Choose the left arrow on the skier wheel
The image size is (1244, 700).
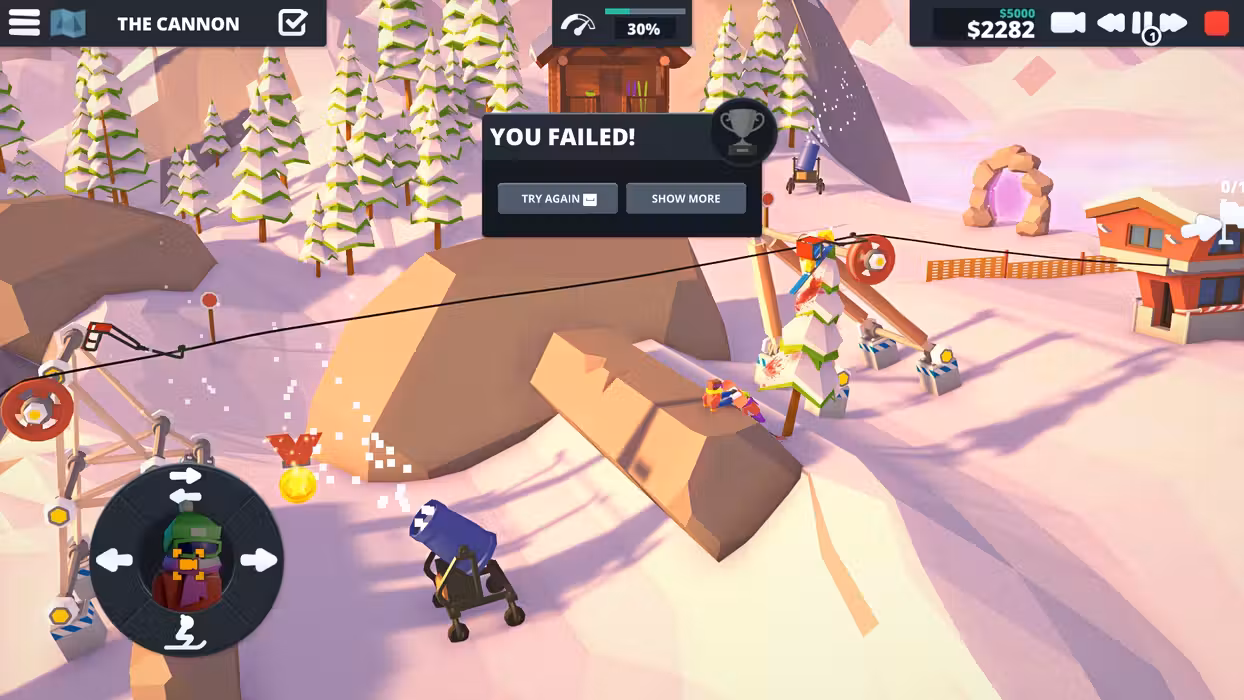coord(115,560)
